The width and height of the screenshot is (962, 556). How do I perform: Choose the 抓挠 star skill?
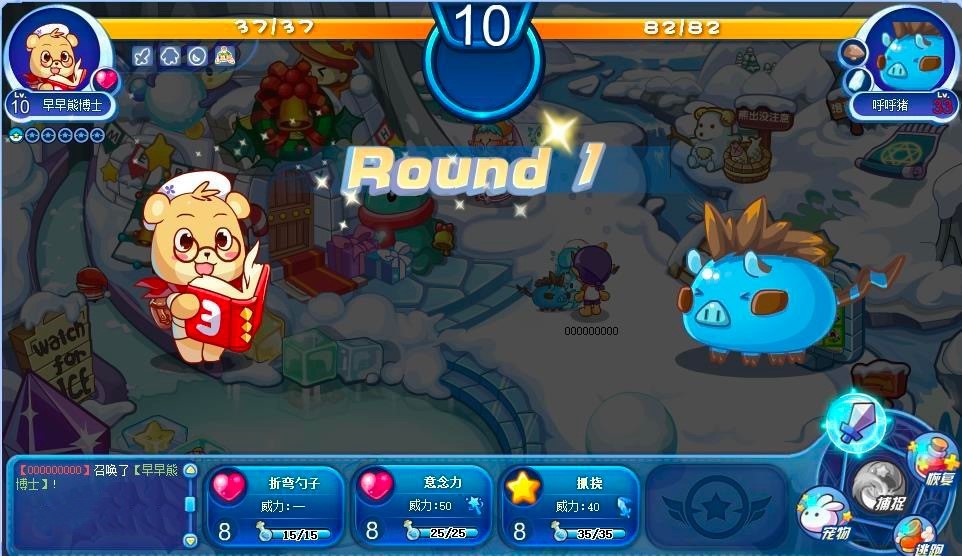570,506
